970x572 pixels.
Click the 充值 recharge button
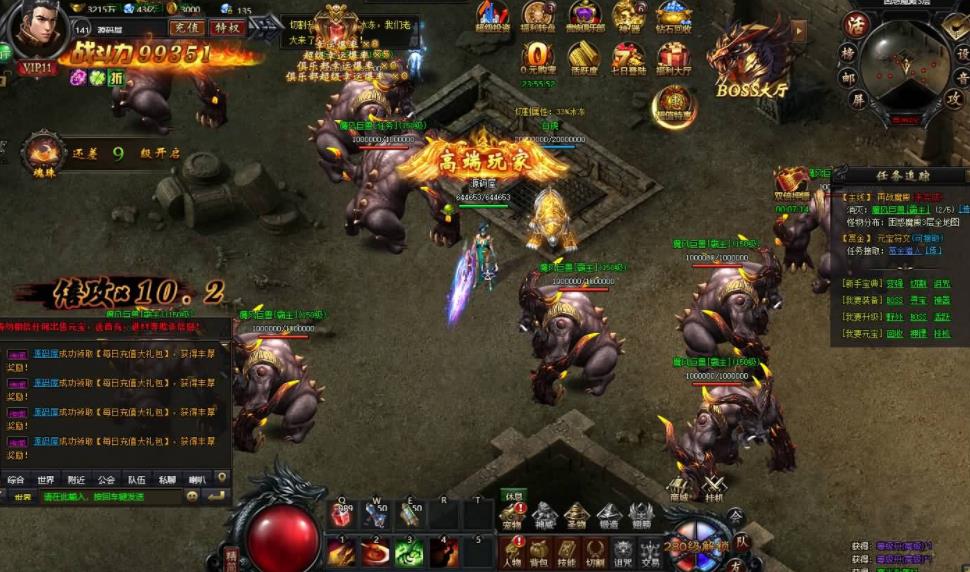click(x=185, y=27)
